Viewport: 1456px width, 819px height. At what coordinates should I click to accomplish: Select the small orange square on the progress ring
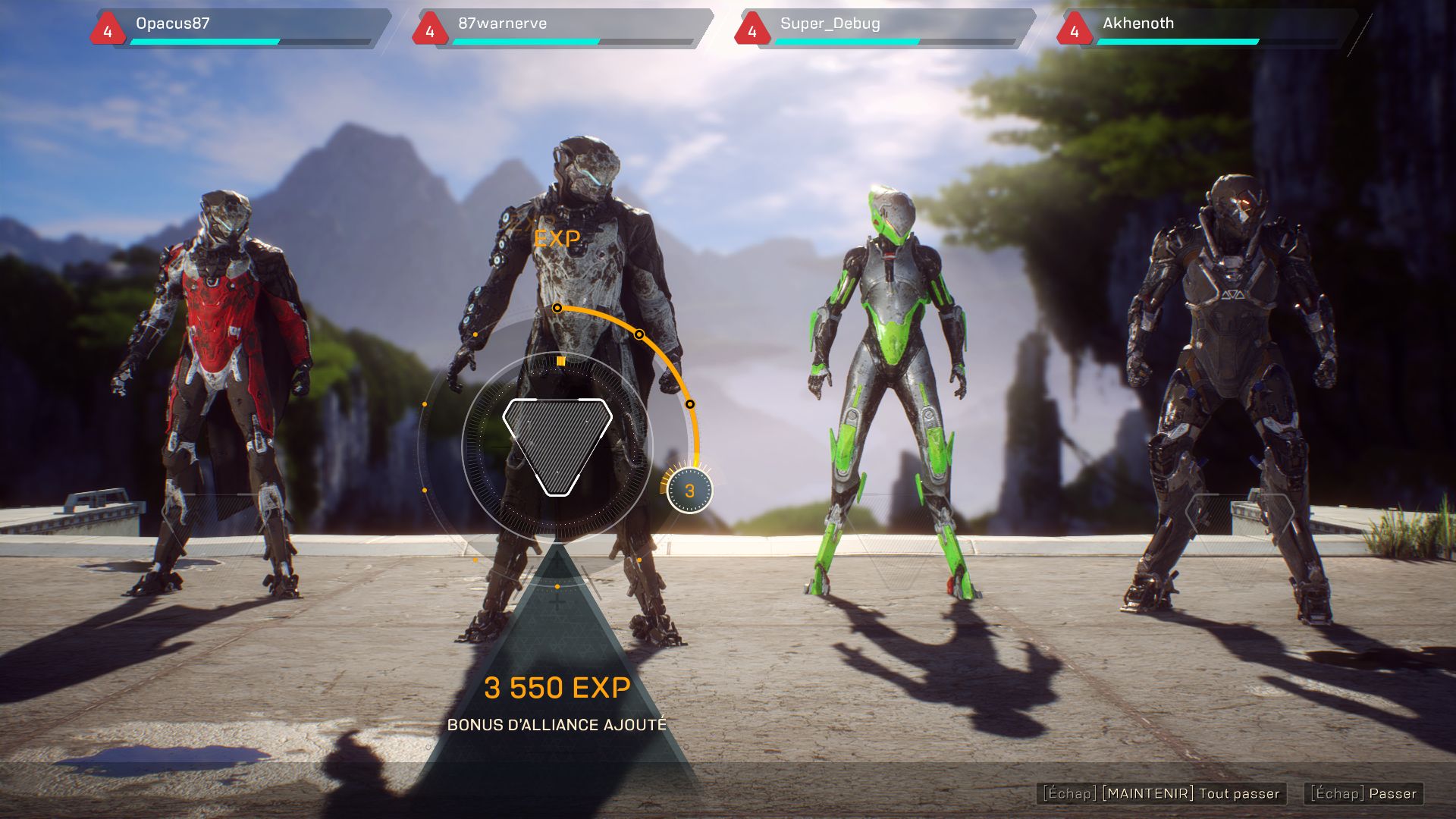[560, 362]
